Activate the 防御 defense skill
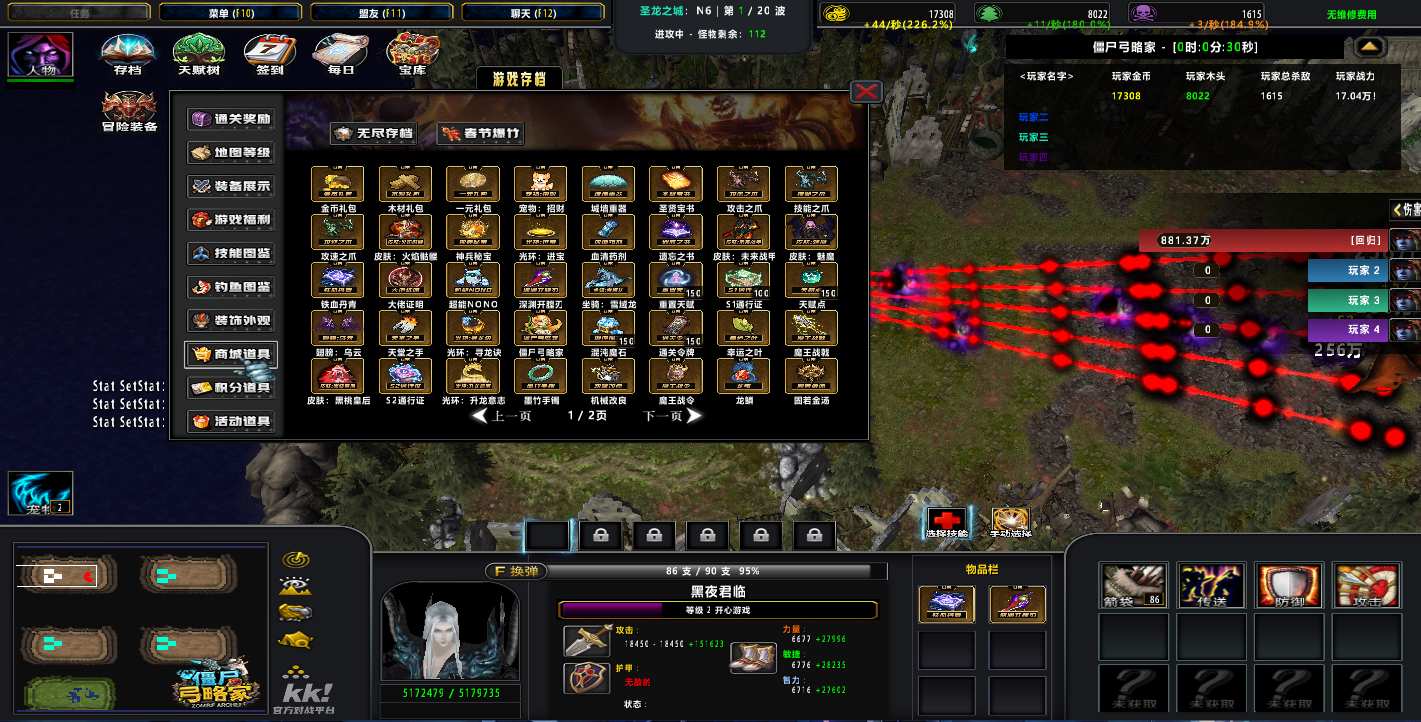 point(1288,585)
